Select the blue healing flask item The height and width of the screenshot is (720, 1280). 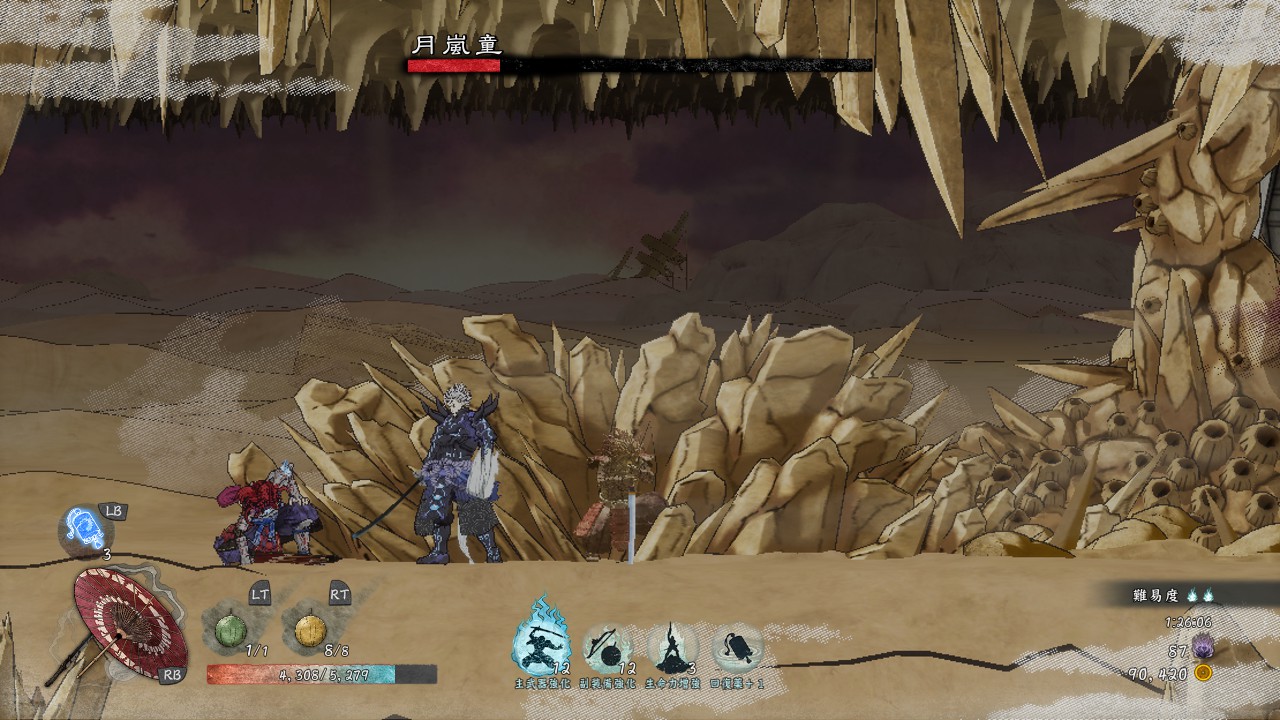click(82, 528)
